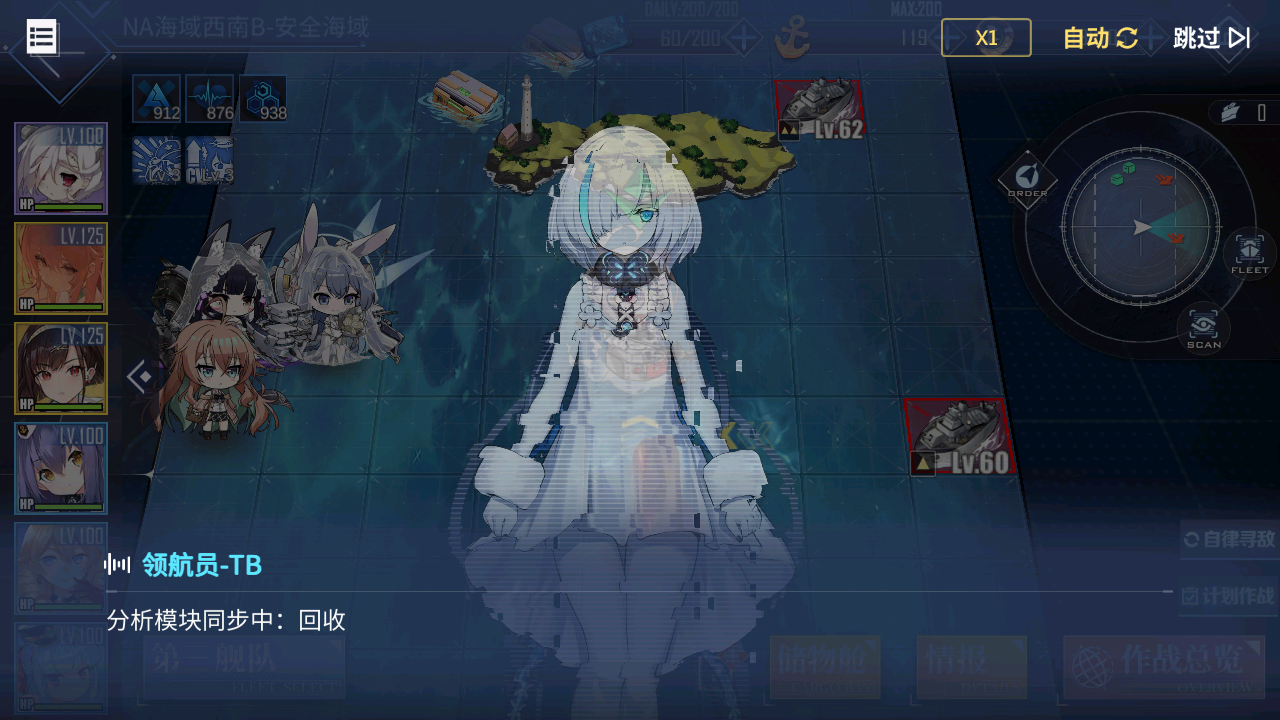Select the dark-haired Lv.125 ship portrait
This screenshot has height=720, width=1280.
coord(61,368)
